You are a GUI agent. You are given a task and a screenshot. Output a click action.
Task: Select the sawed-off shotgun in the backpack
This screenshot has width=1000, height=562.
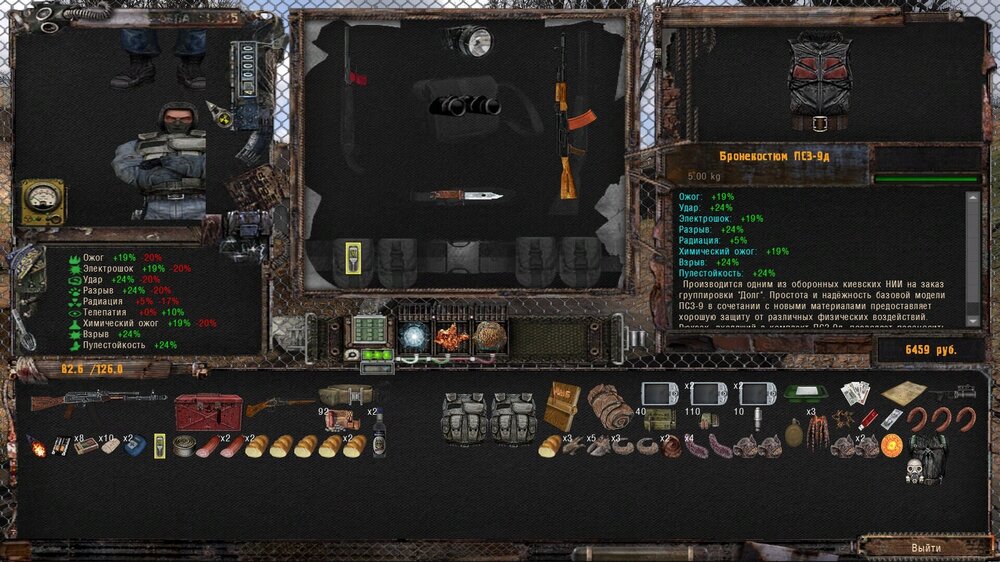point(280,405)
